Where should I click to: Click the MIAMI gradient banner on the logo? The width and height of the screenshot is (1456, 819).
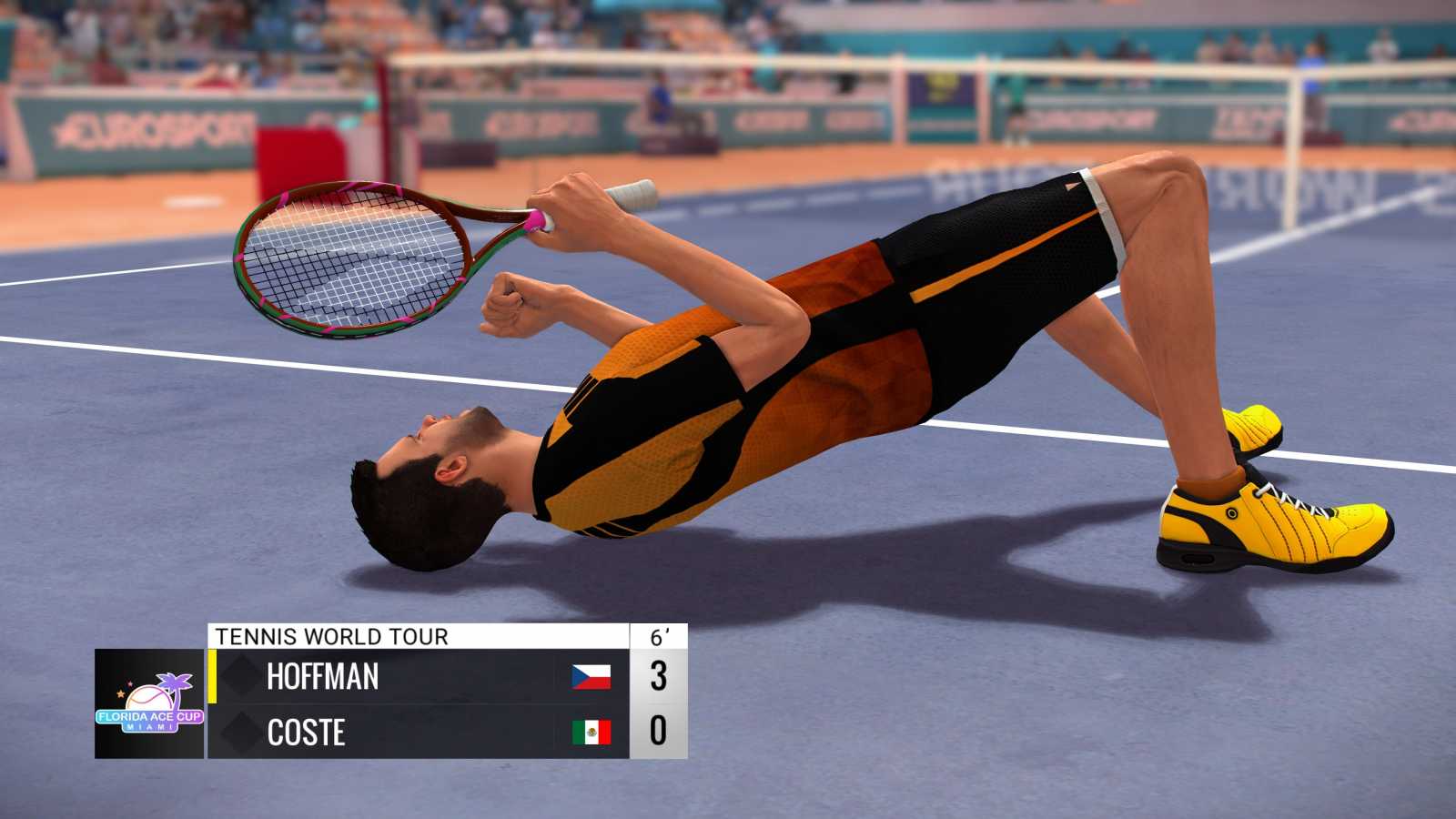click(148, 728)
